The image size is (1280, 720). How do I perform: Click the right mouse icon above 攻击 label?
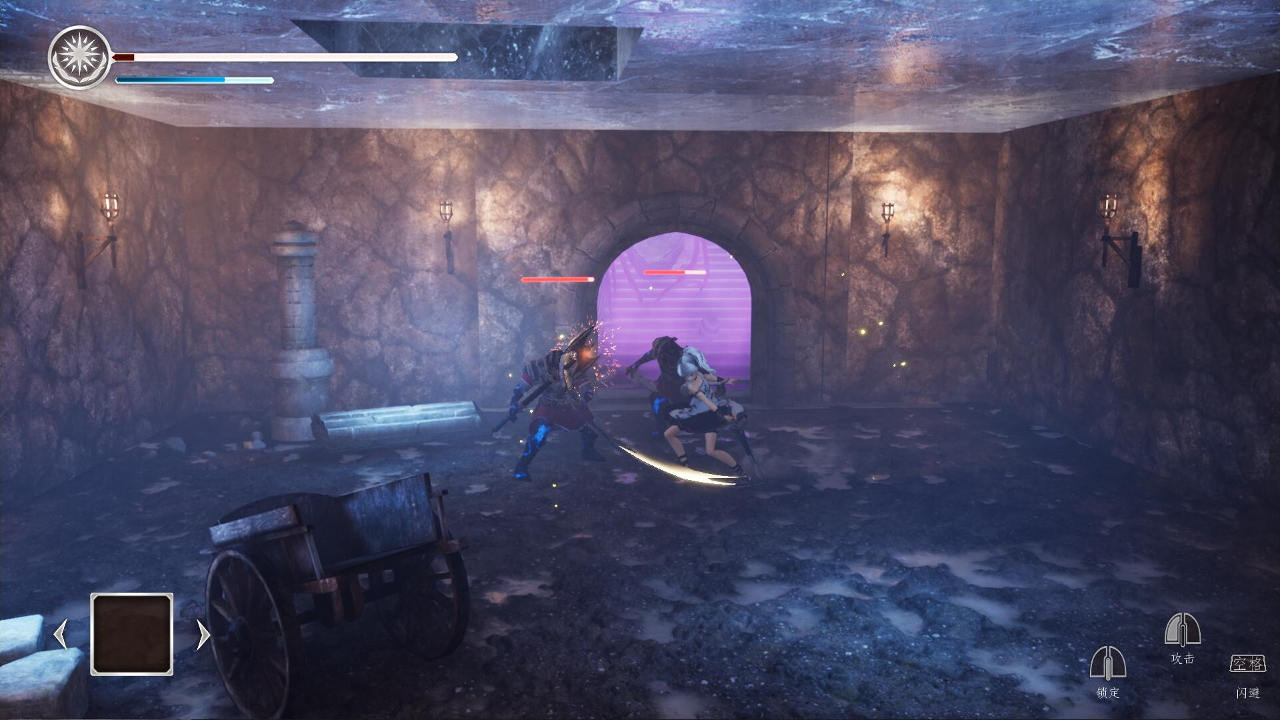pyautogui.click(x=1182, y=630)
